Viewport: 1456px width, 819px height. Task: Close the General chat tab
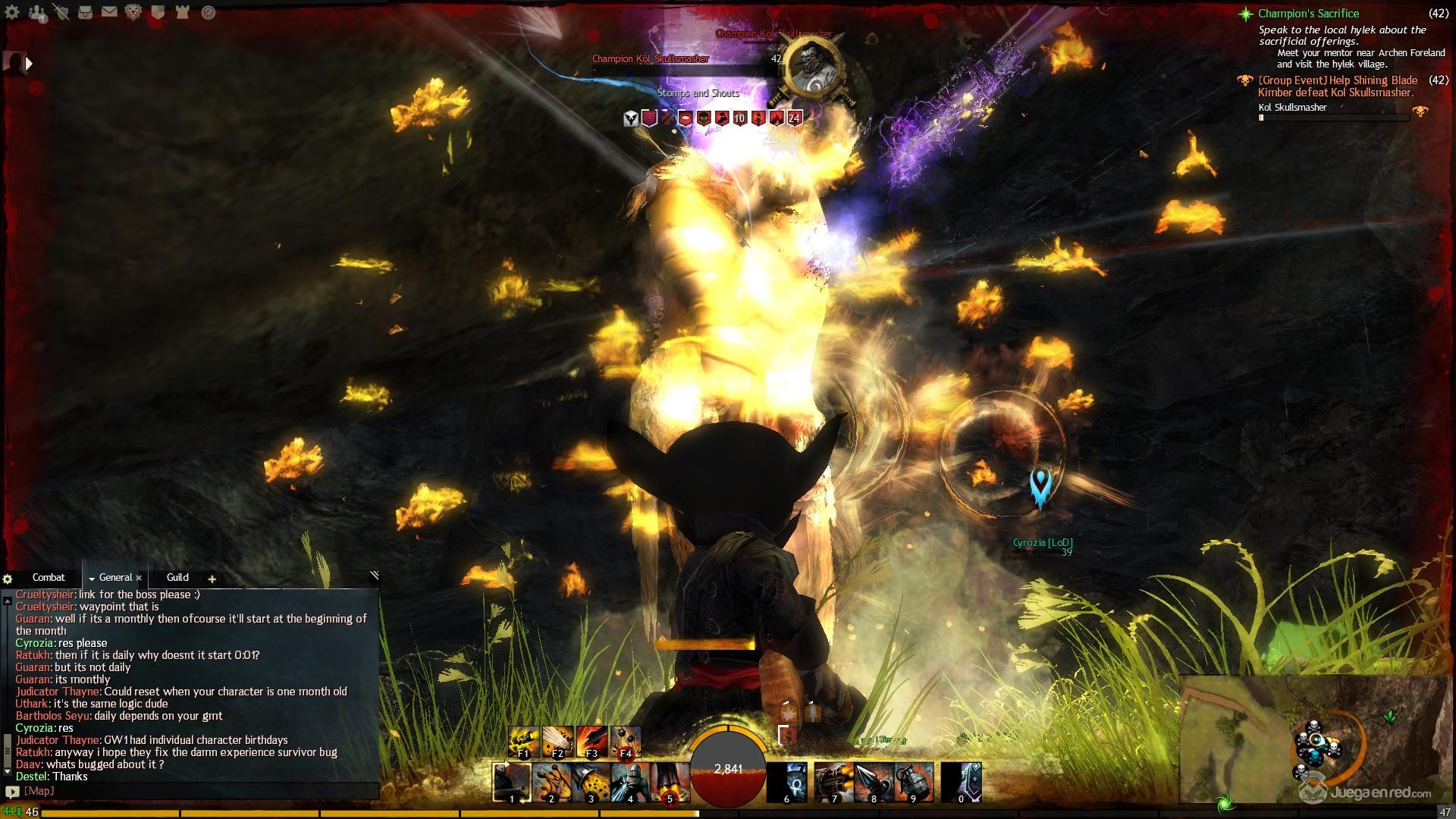pos(139,579)
